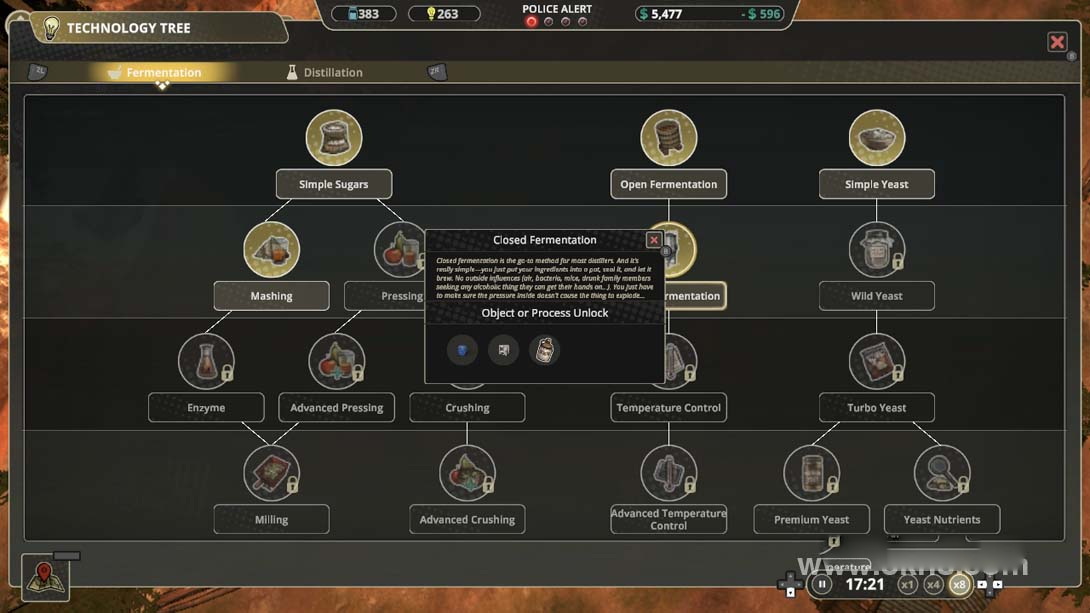The width and height of the screenshot is (1090, 613).
Task: Open the map with the pin icon
Action: 44,578
